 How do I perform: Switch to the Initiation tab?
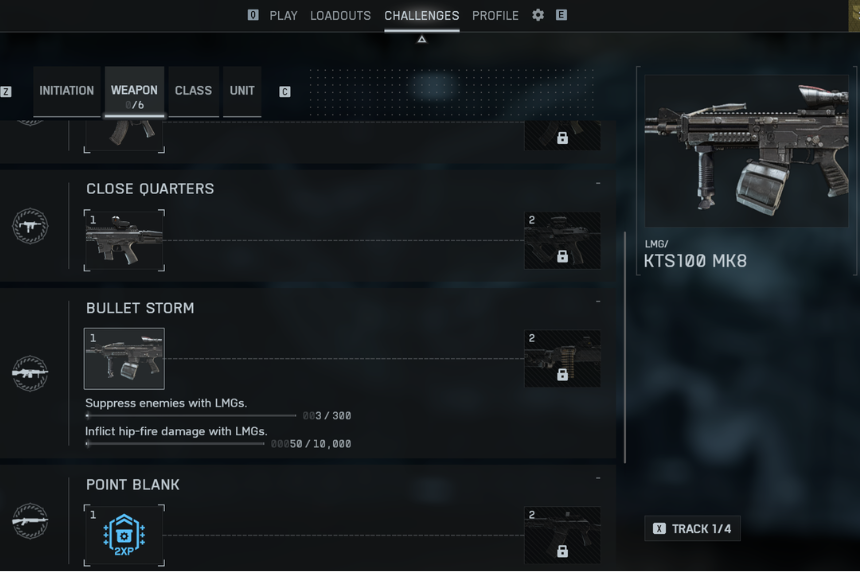pos(67,91)
